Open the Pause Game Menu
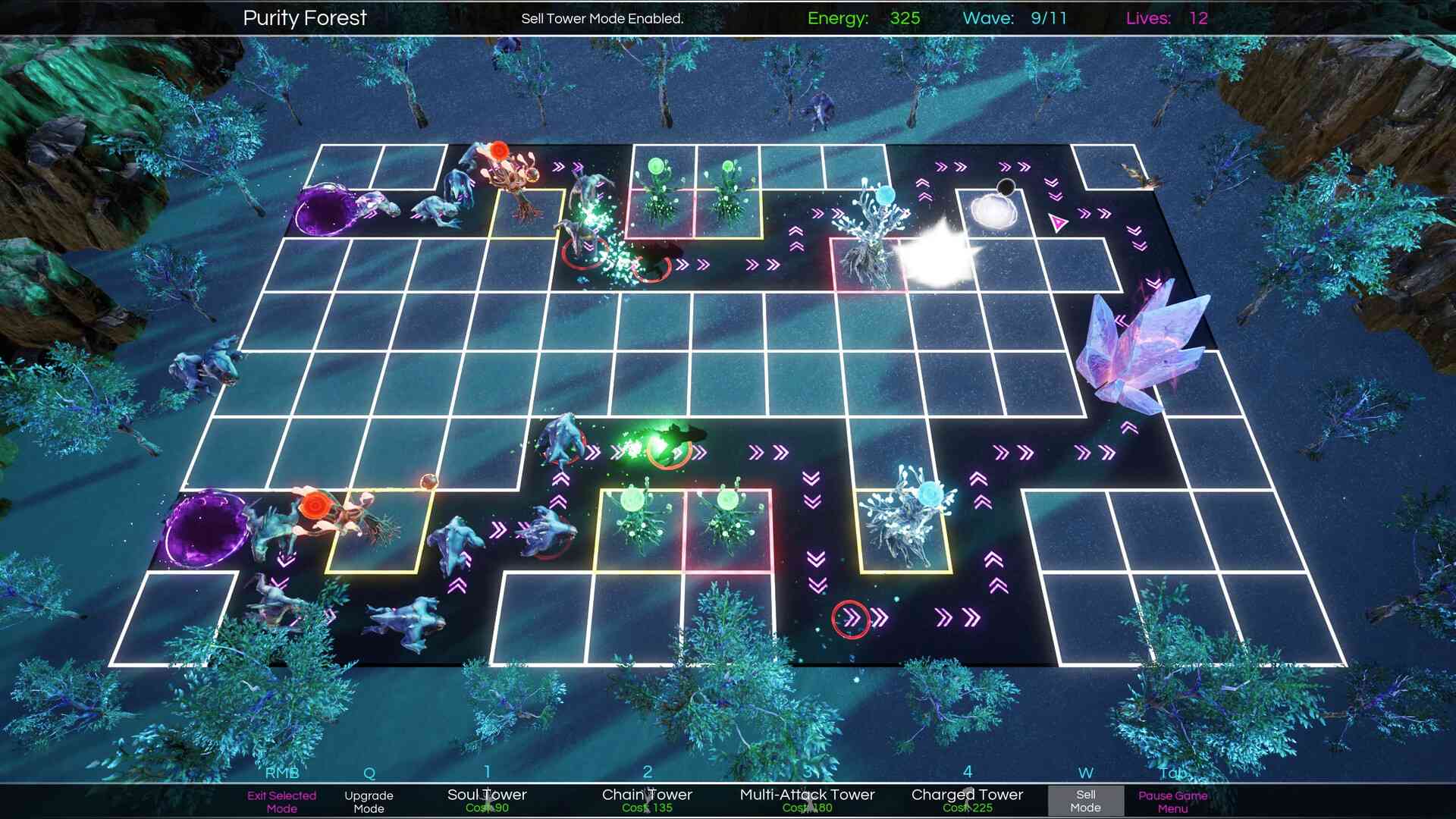 point(1172,801)
